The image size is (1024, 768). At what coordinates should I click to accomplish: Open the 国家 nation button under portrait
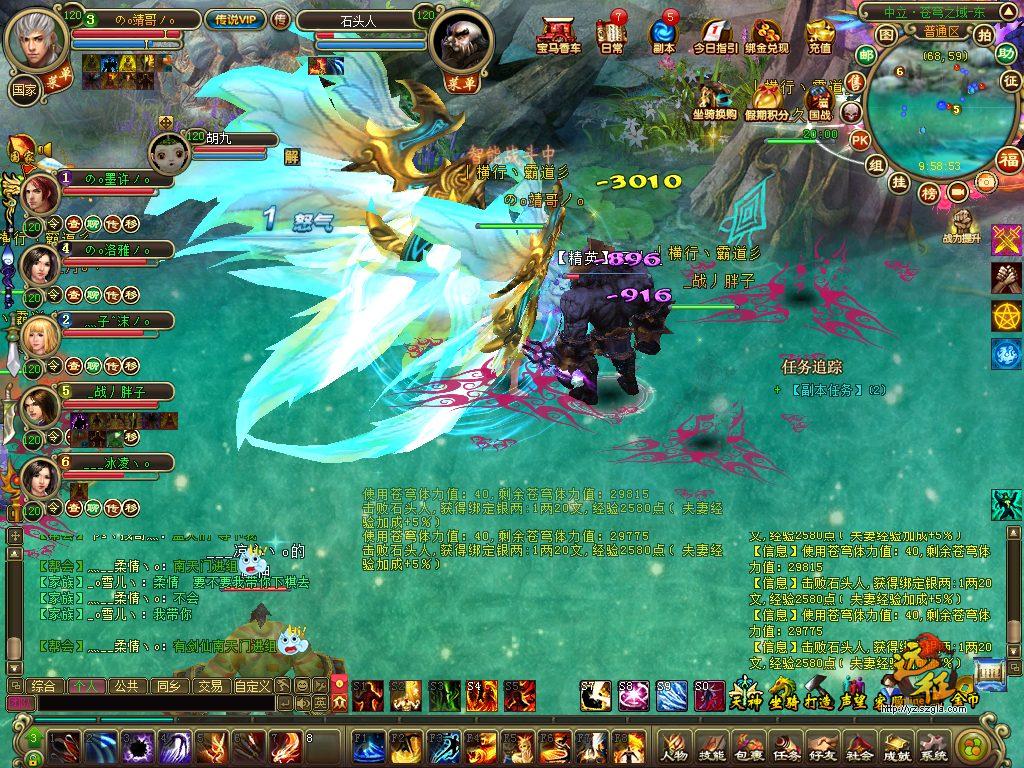(24, 88)
